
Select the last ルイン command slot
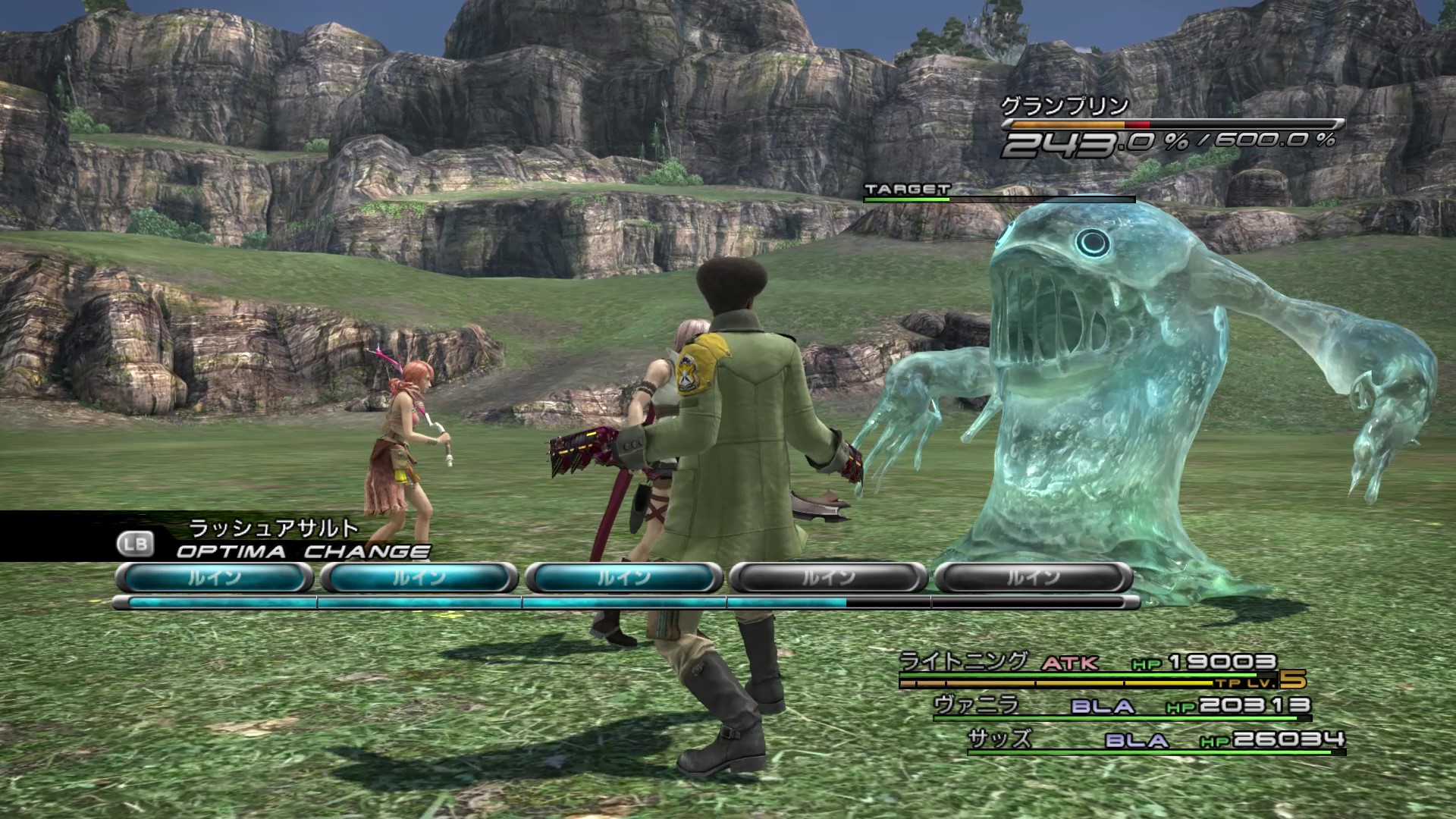[1034, 577]
